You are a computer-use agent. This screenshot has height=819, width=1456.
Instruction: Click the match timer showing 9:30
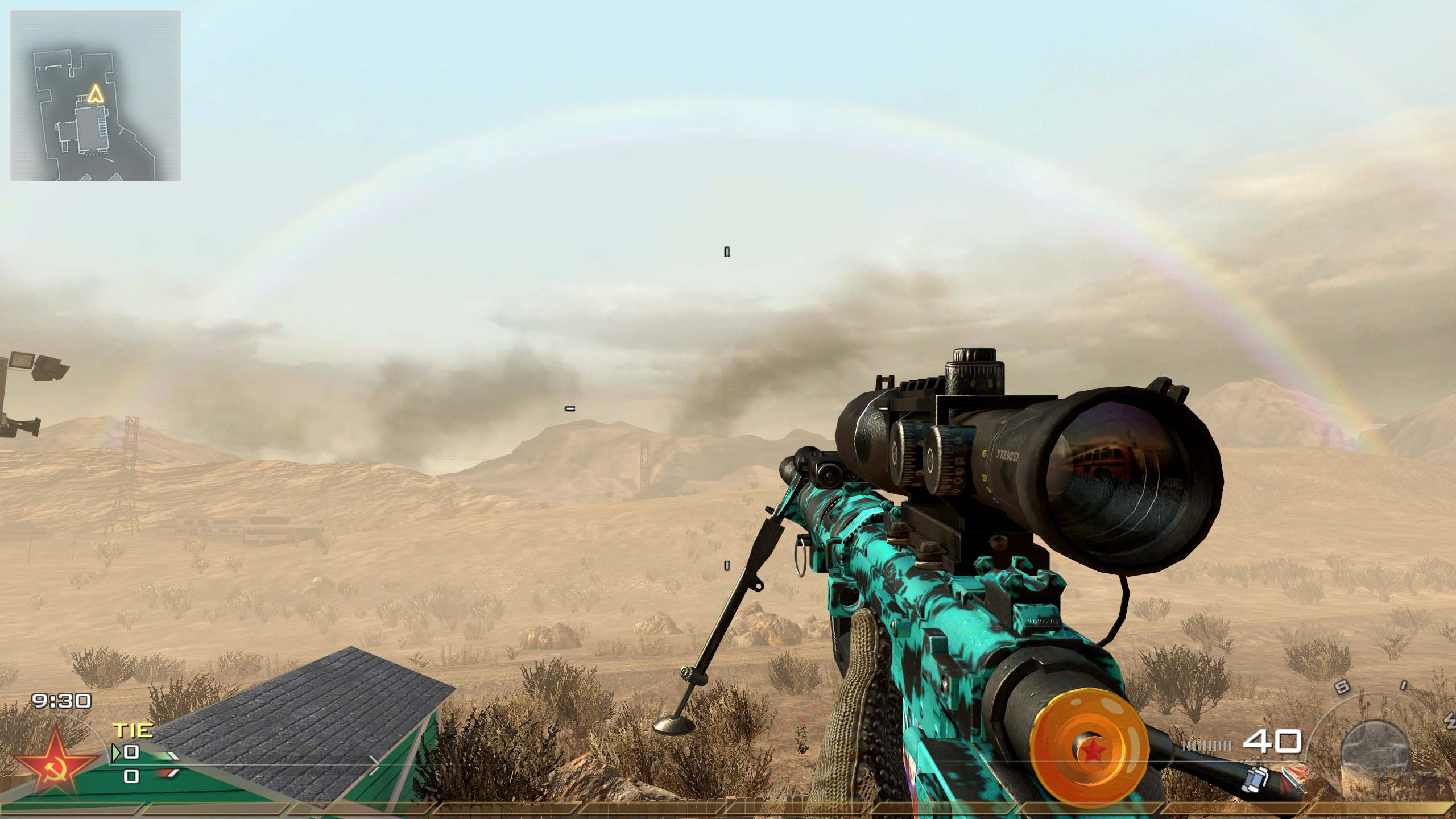[x=61, y=701]
